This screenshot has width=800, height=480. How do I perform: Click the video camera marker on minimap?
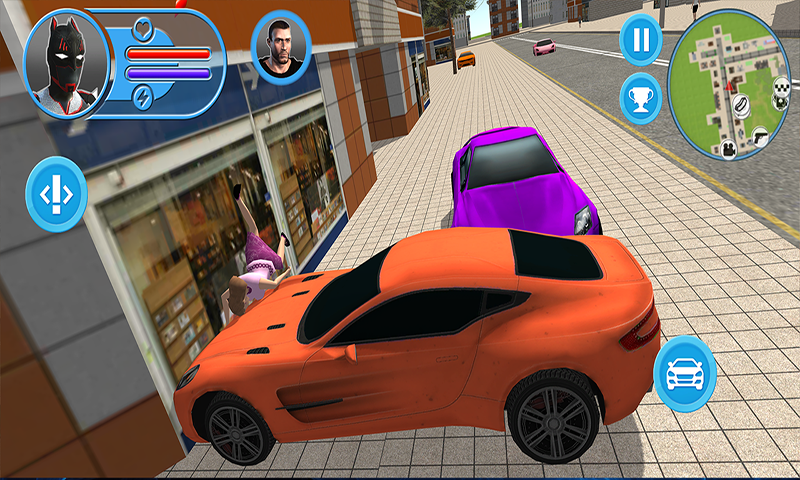tap(730, 148)
